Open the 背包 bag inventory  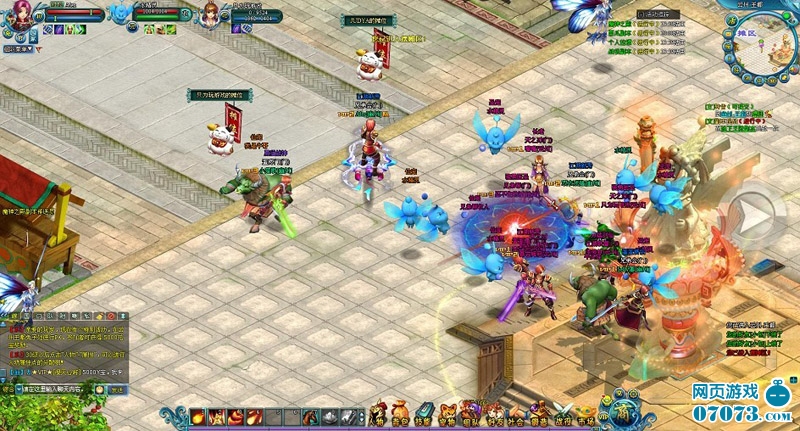click(x=400, y=412)
